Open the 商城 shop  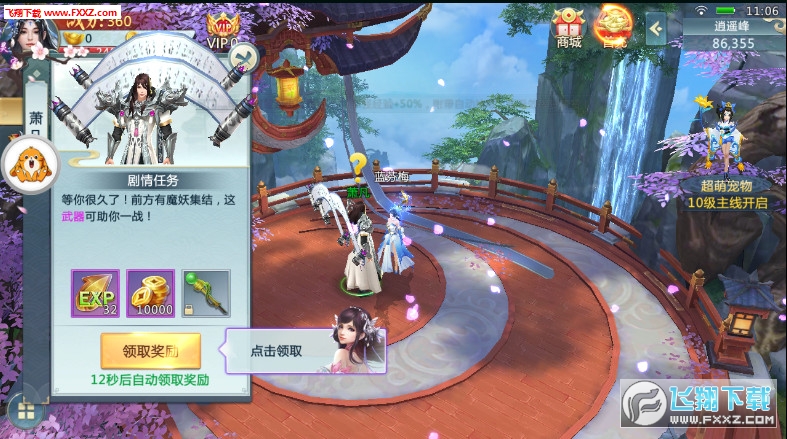[569, 27]
